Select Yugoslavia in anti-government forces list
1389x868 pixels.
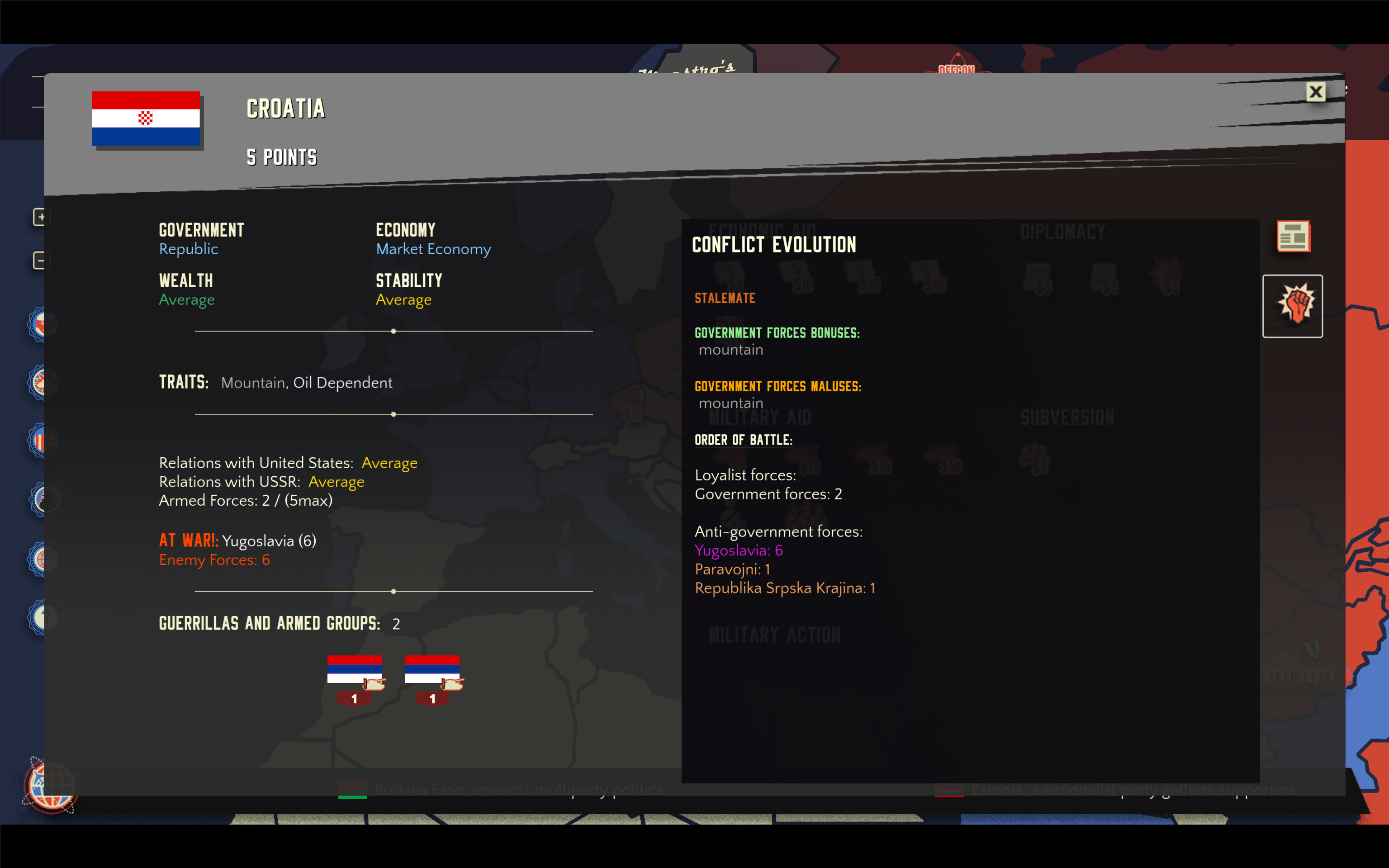click(738, 550)
